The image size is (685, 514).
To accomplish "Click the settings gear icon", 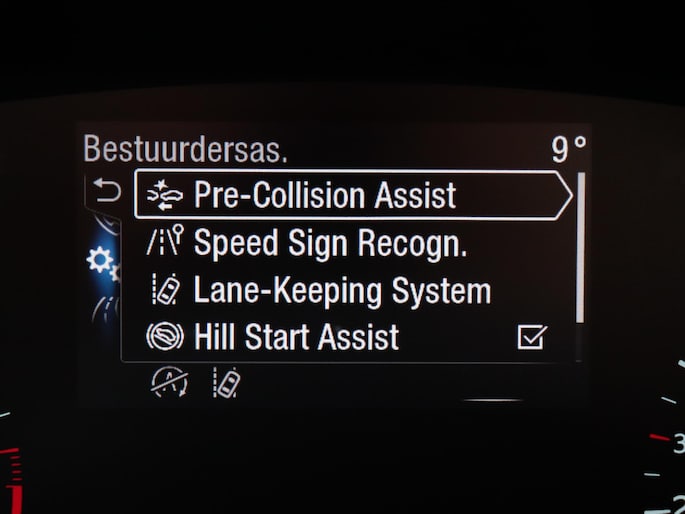I will point(100,261).
